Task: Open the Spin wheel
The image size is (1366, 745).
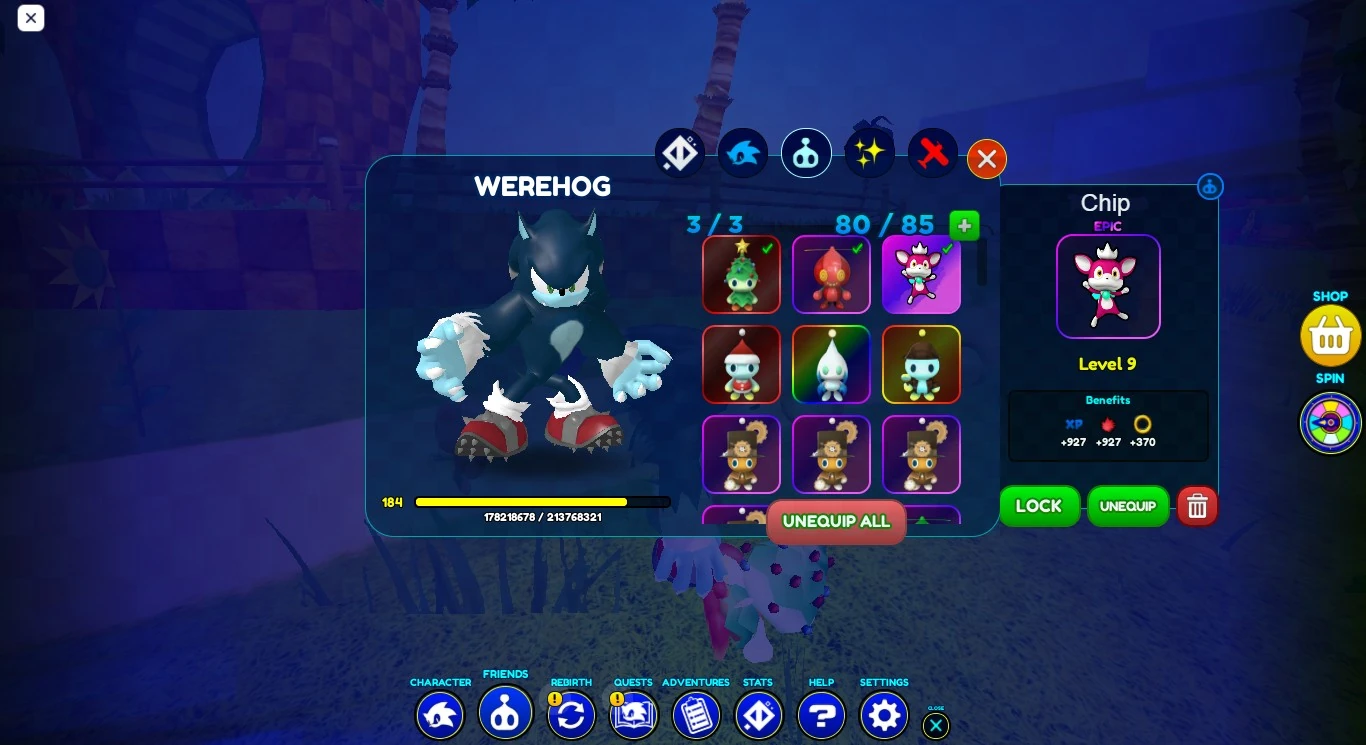Action: point(1330,423)
